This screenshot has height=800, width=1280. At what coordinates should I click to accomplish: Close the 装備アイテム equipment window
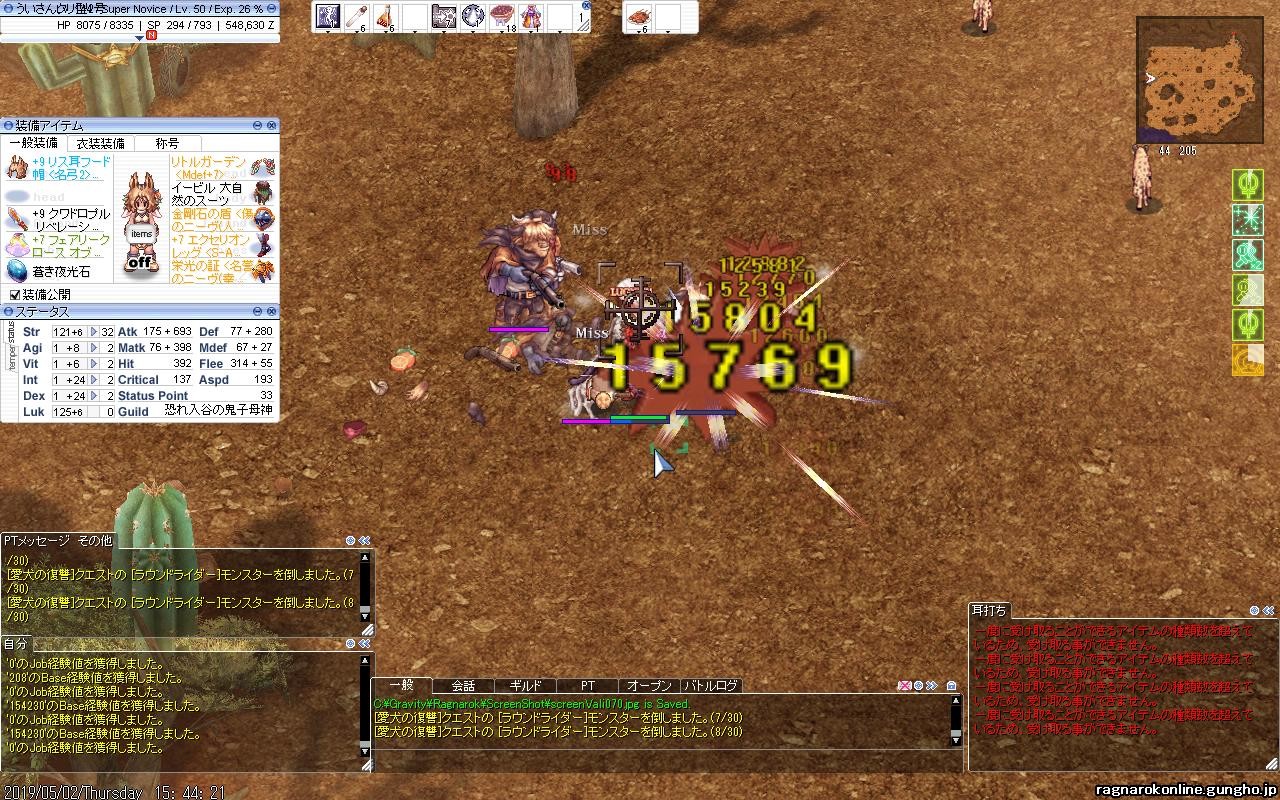[272, 125]
